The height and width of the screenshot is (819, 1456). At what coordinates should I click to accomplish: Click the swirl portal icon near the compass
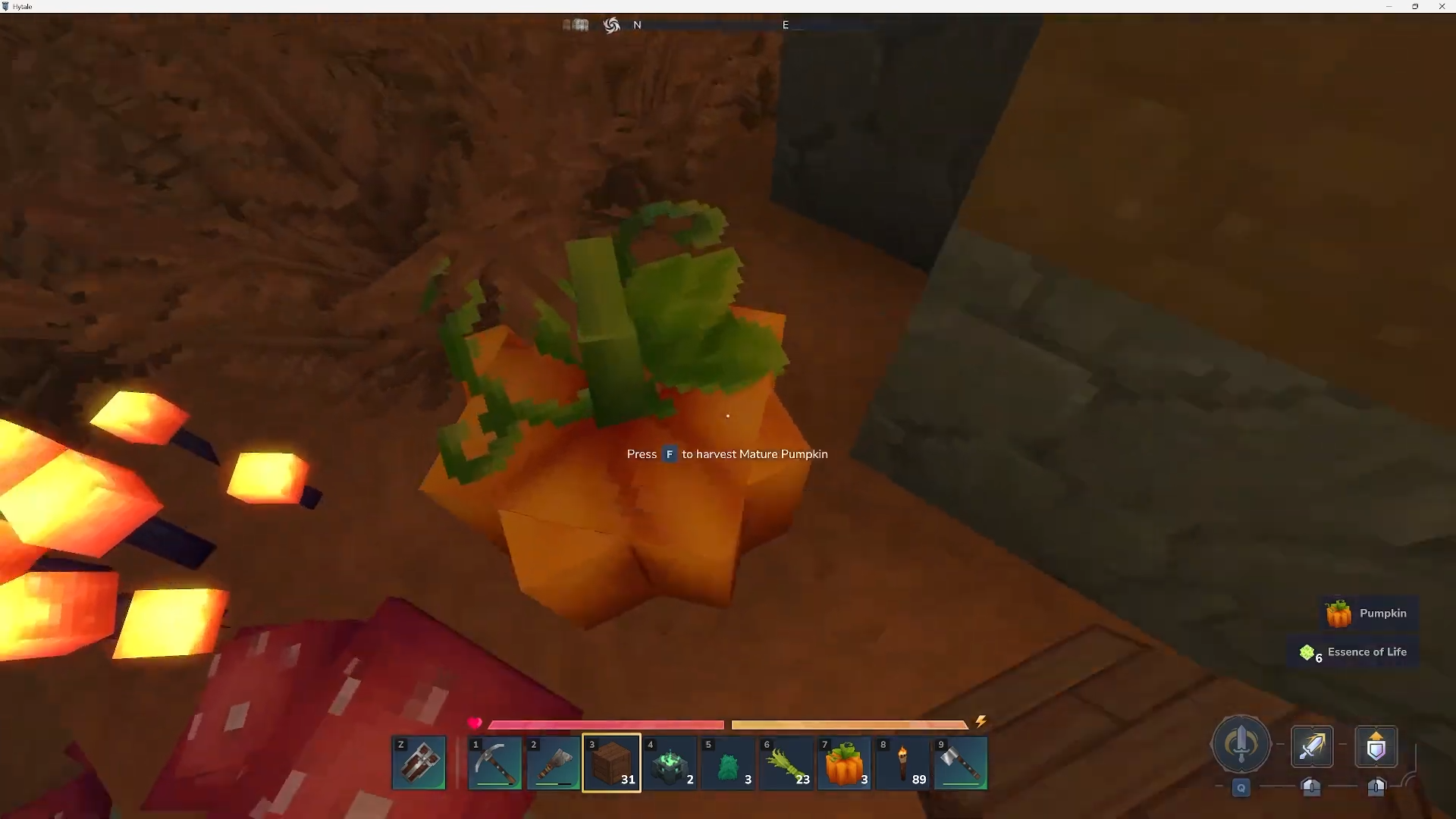pyautogui.click(x=611, y=24)
